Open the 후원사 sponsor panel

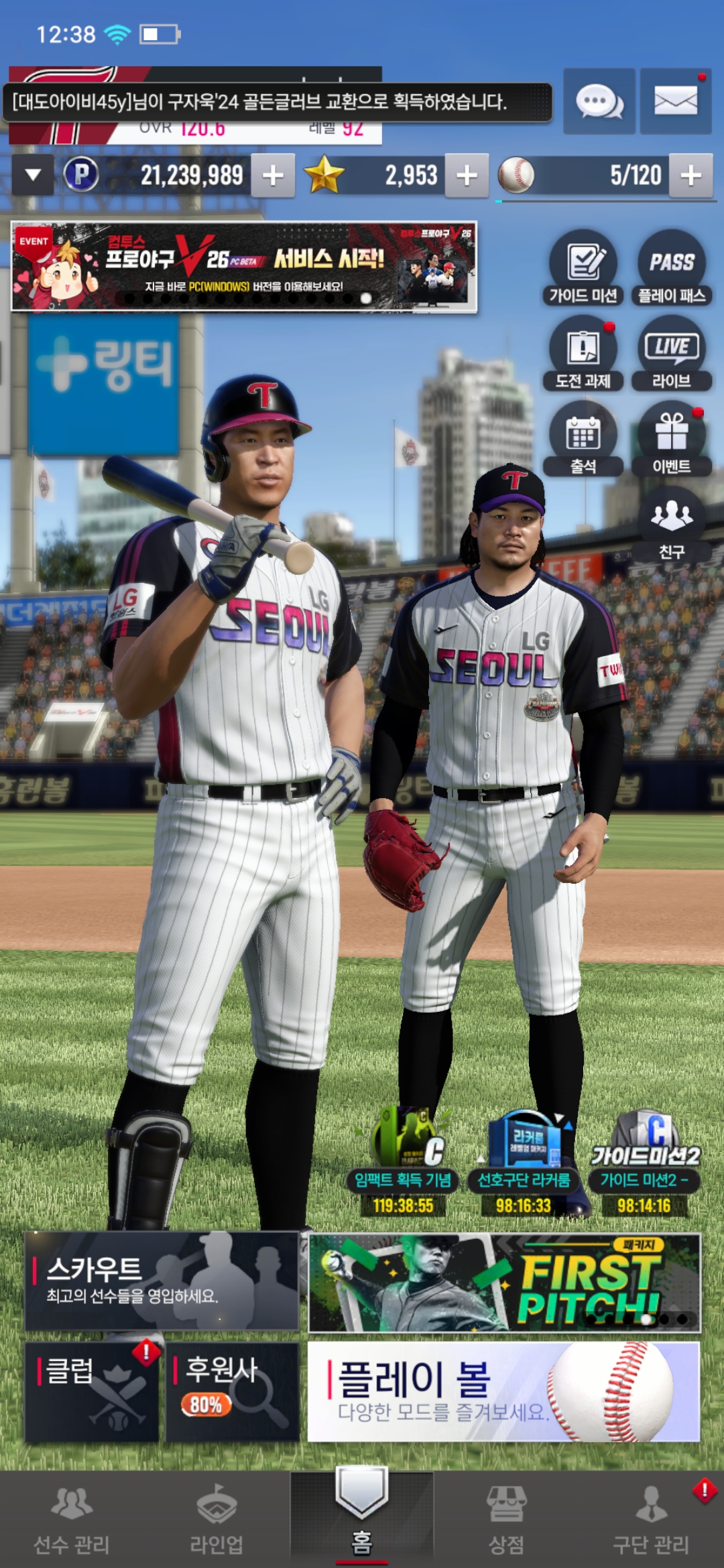[232, 1392]
